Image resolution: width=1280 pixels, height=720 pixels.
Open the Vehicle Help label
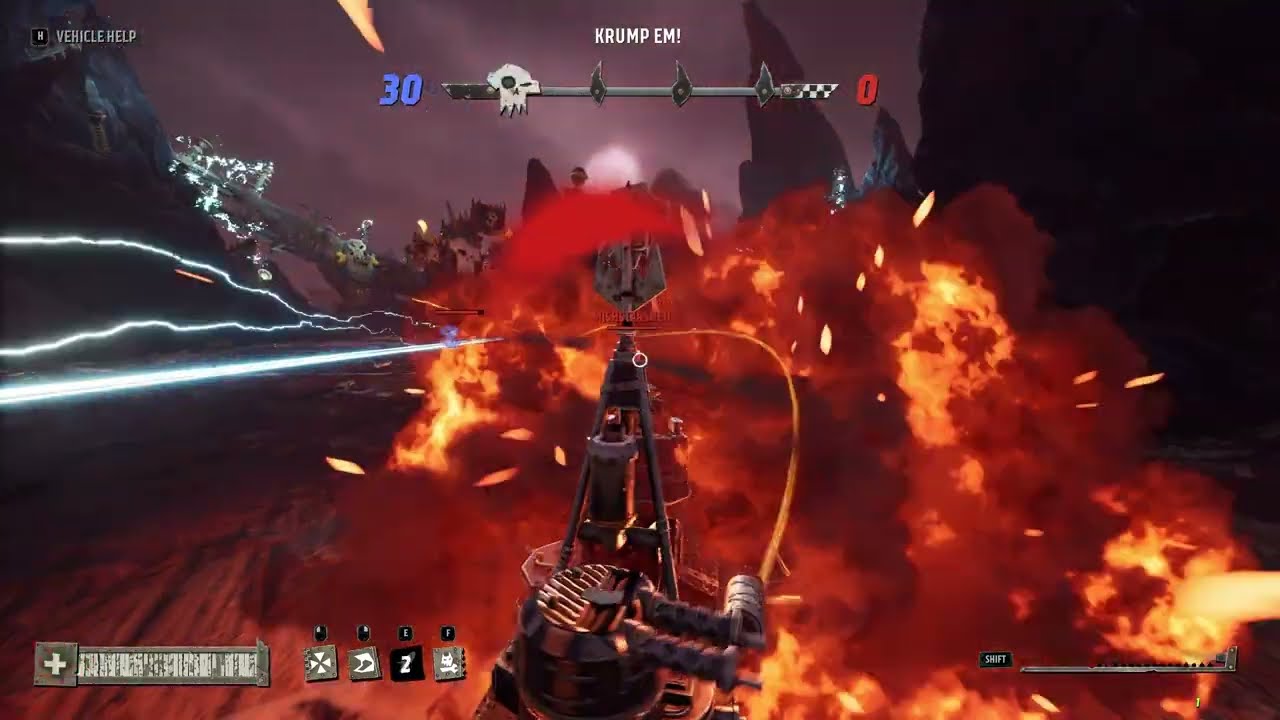pyautogui.click(x=95, y=36)
